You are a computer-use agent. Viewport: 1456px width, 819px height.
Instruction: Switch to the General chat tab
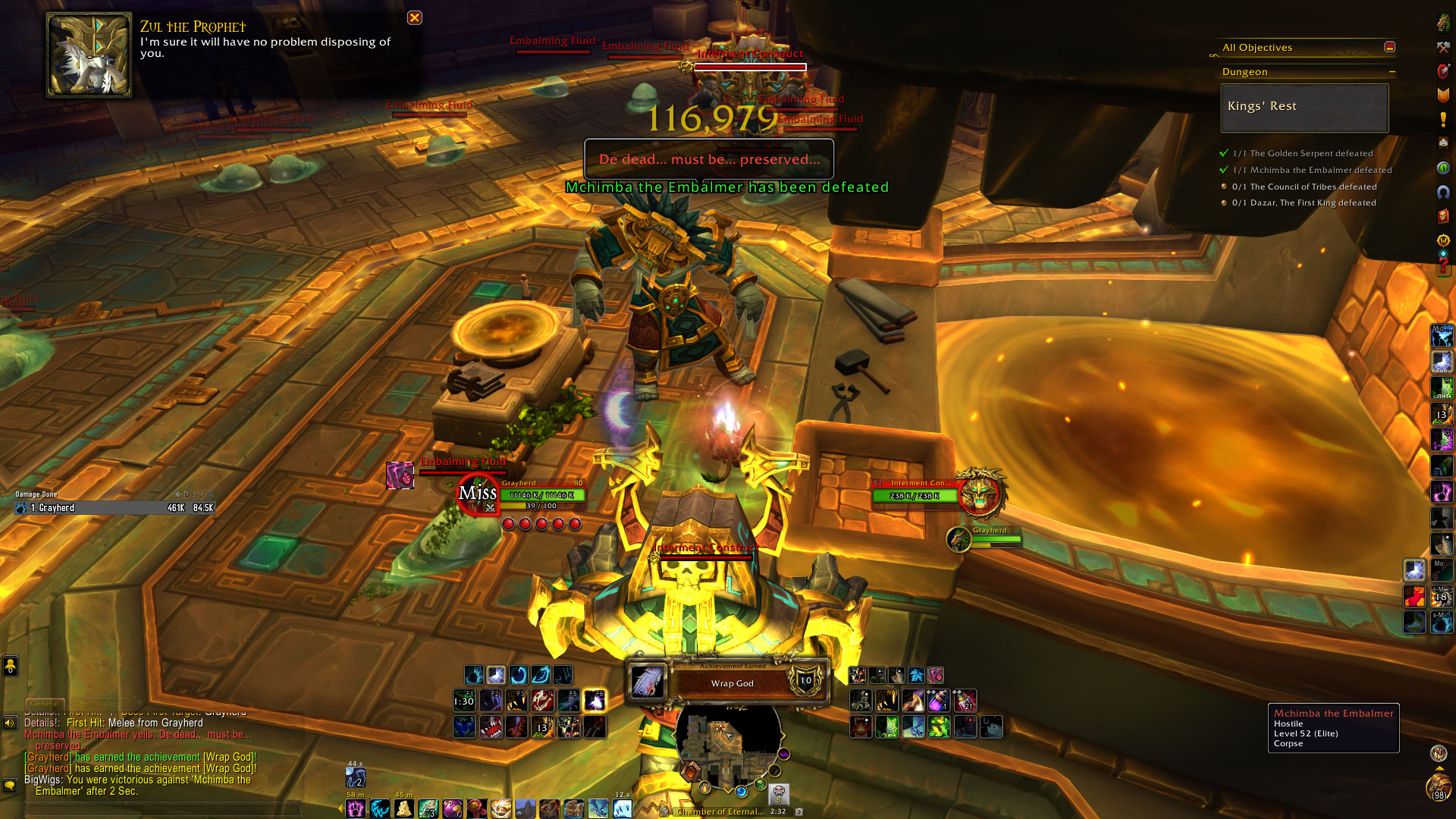[x=45, y=704]
